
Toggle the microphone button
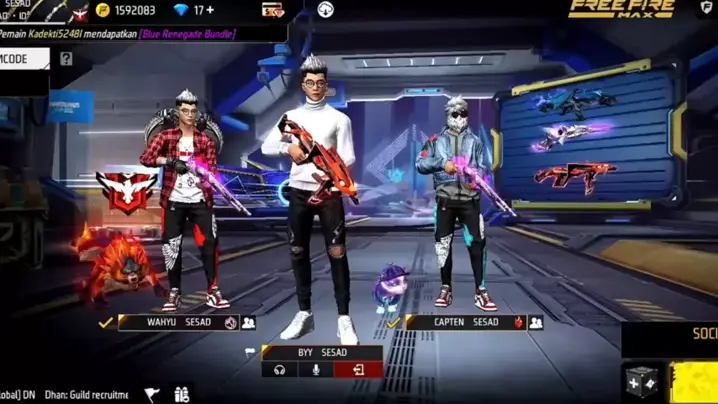point(317,370)
